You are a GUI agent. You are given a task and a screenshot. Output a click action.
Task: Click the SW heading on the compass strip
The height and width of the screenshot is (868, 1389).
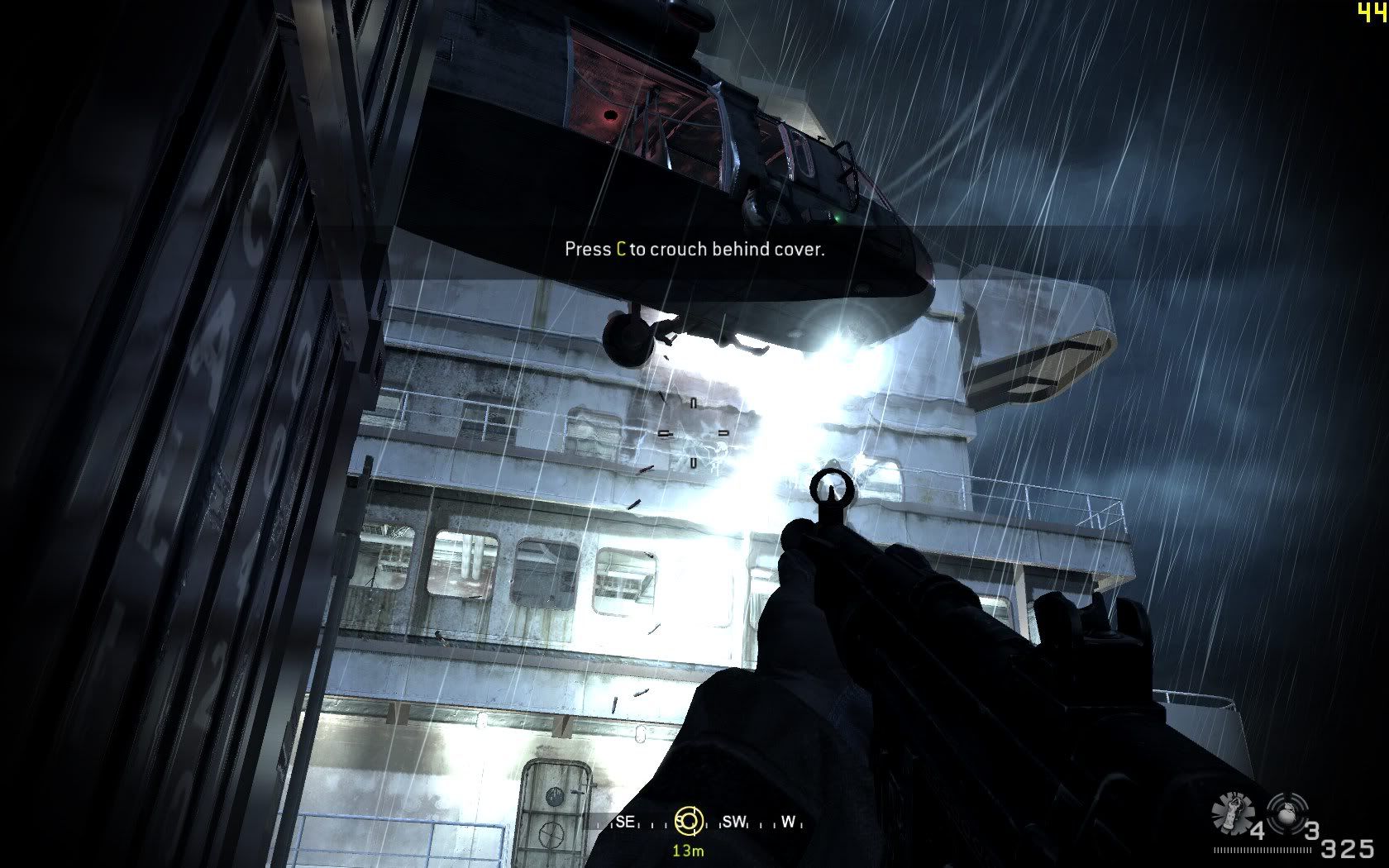point(733,823)
